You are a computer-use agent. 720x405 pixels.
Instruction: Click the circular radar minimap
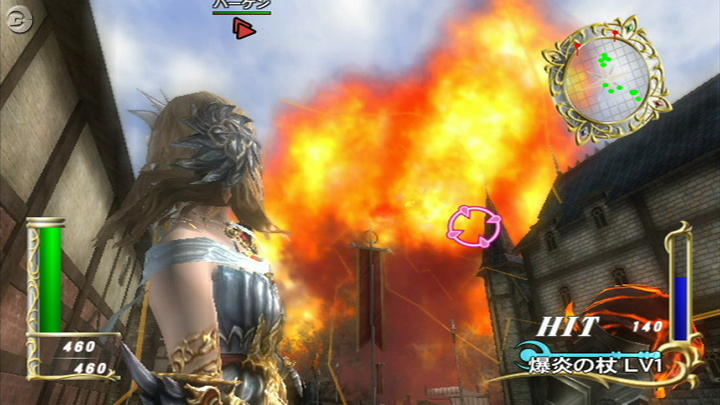[603, 76]
